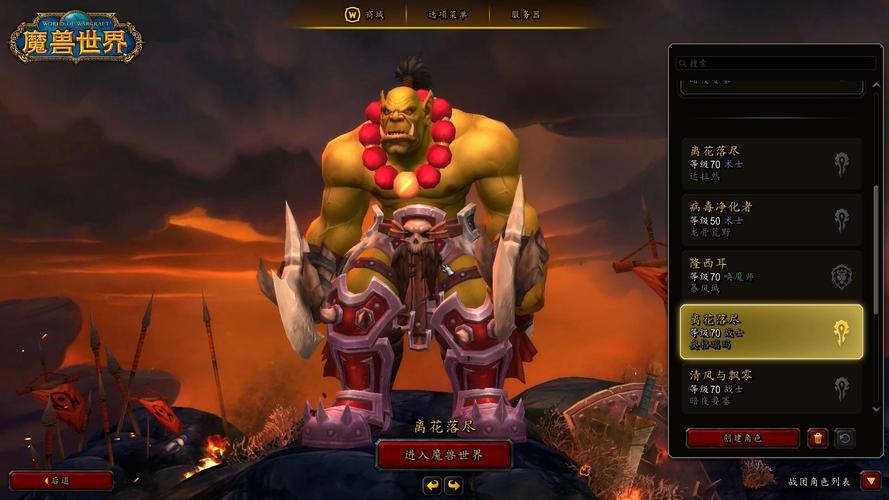
Task: Click the undo arrow restore button
Action: [x=844, y=438]
